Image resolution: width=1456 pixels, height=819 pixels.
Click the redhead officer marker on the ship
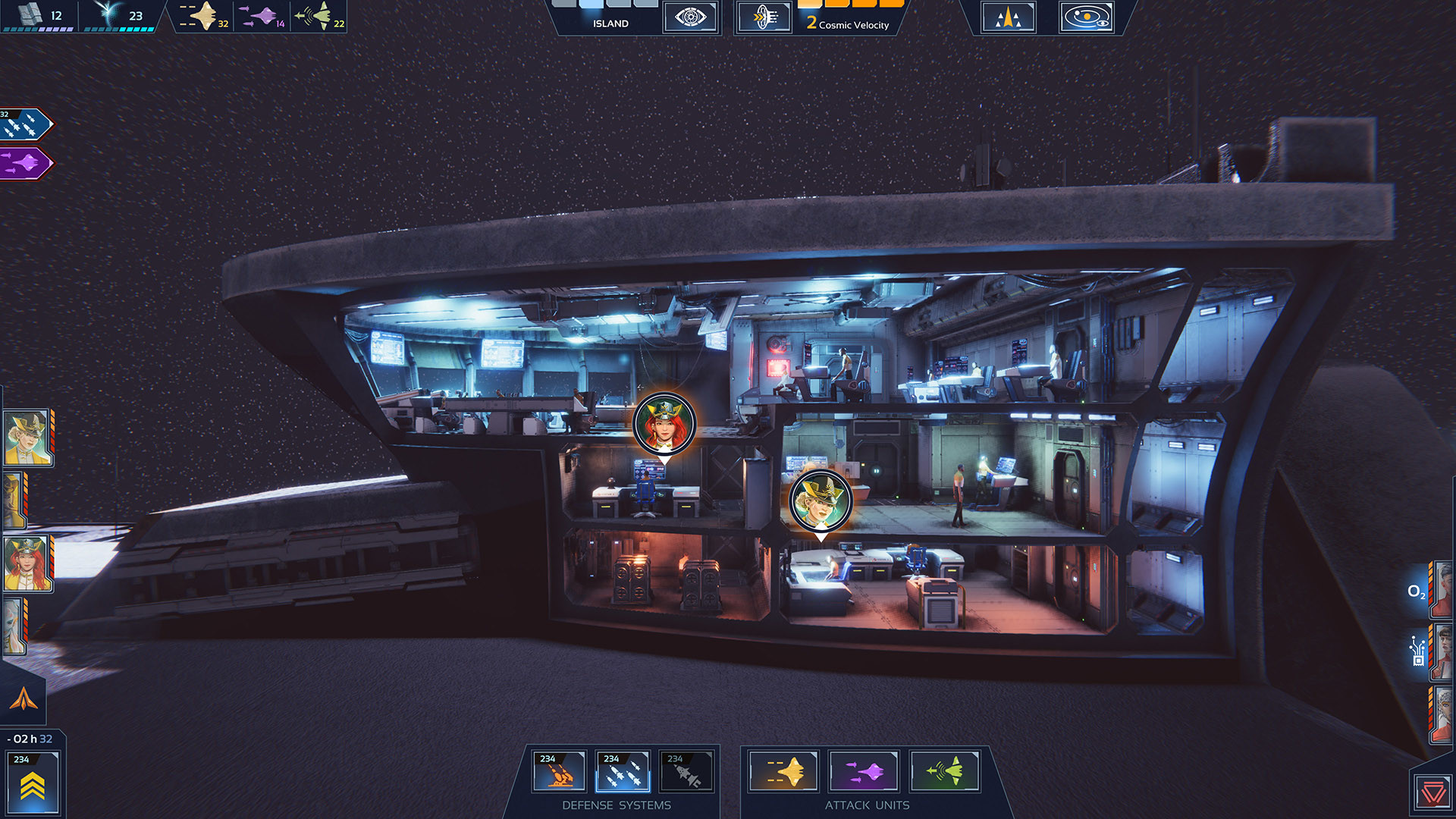click(x=666, y=425)
